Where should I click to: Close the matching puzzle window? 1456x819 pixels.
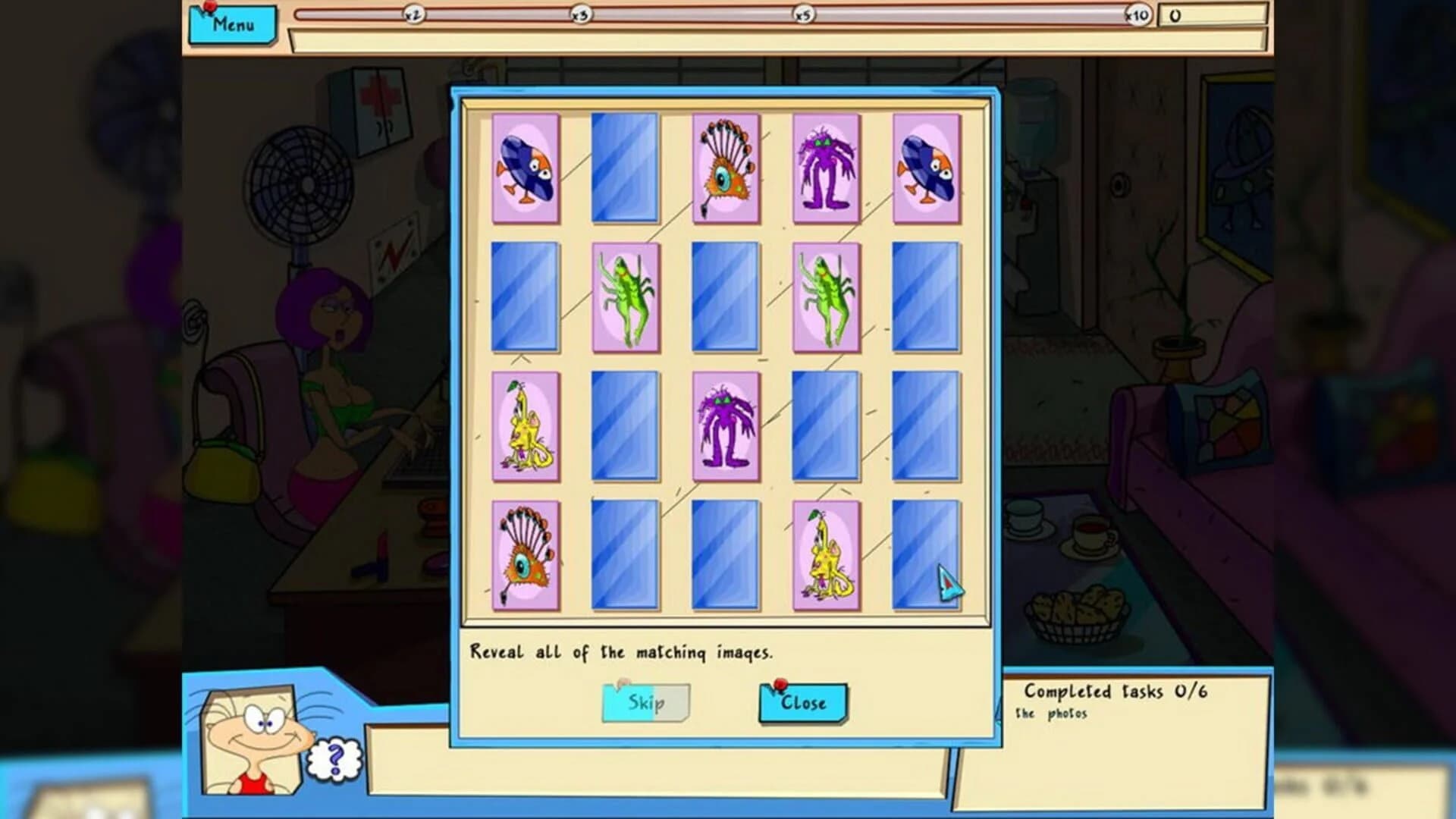[x=802, y=703]
